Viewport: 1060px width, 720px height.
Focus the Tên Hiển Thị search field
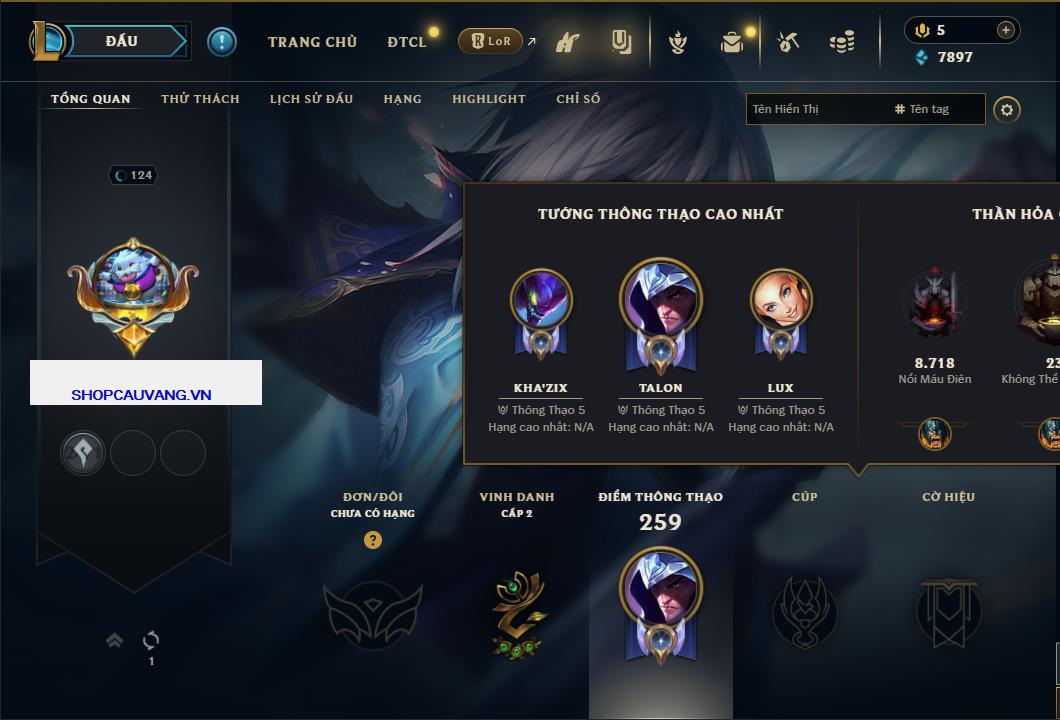(x=815, y=109)
